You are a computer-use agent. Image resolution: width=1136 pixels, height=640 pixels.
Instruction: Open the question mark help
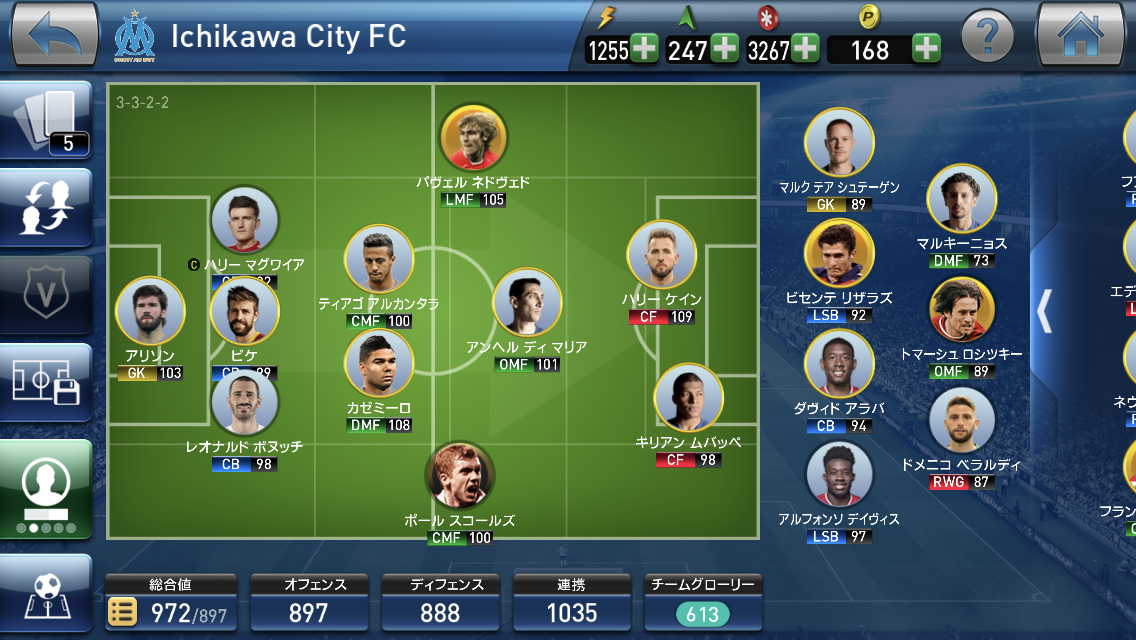987,37
